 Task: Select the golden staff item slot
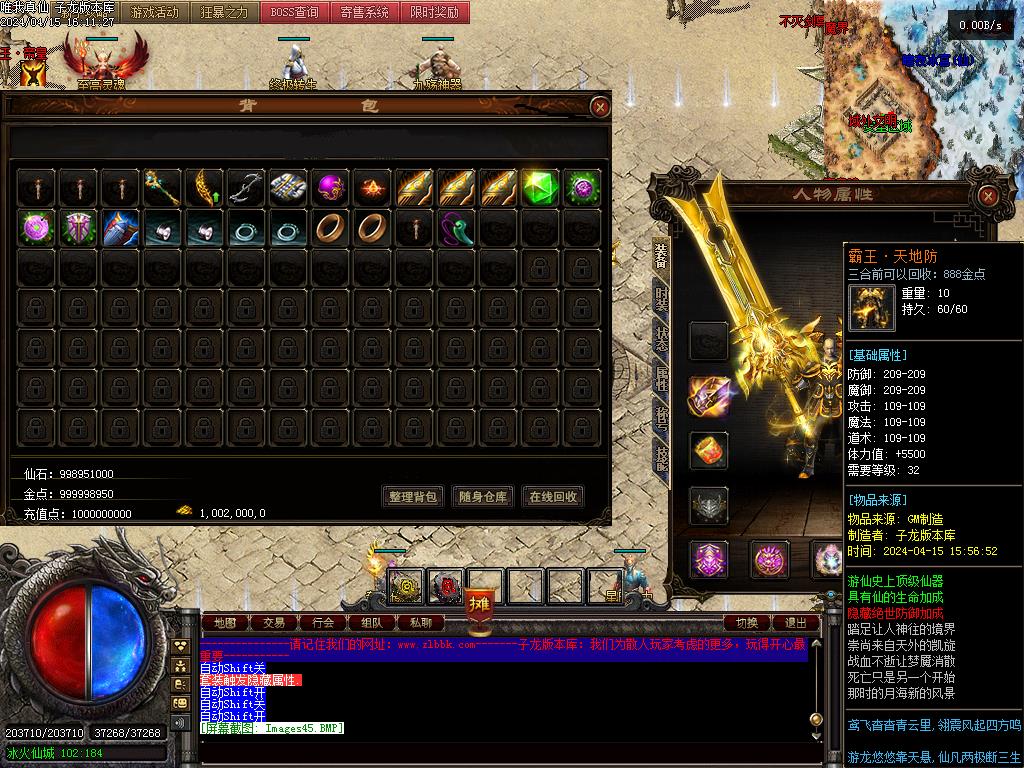[x=162, y=187]
